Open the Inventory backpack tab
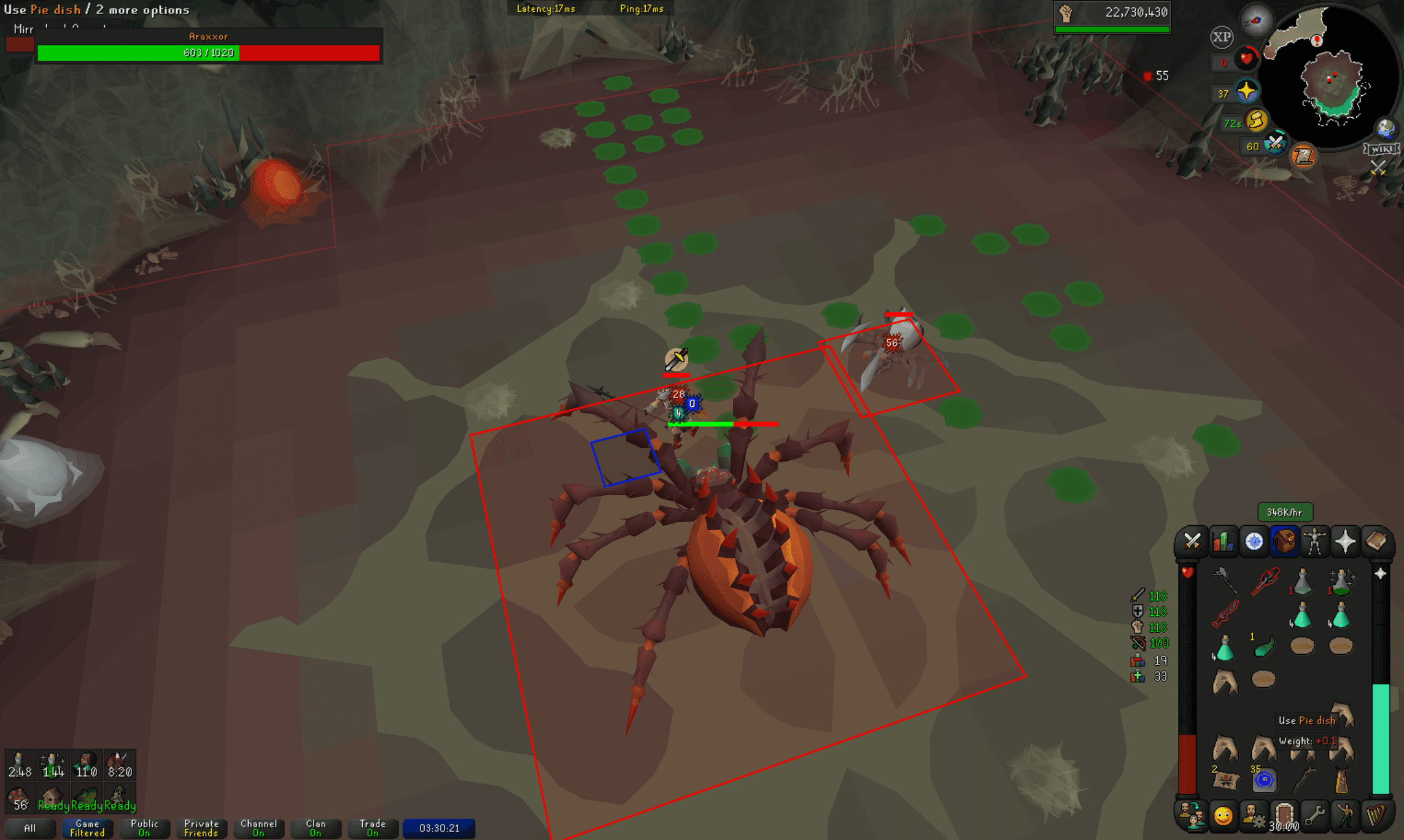Viewport: 1404px width, 840px height. click(x=1284, y=542)
